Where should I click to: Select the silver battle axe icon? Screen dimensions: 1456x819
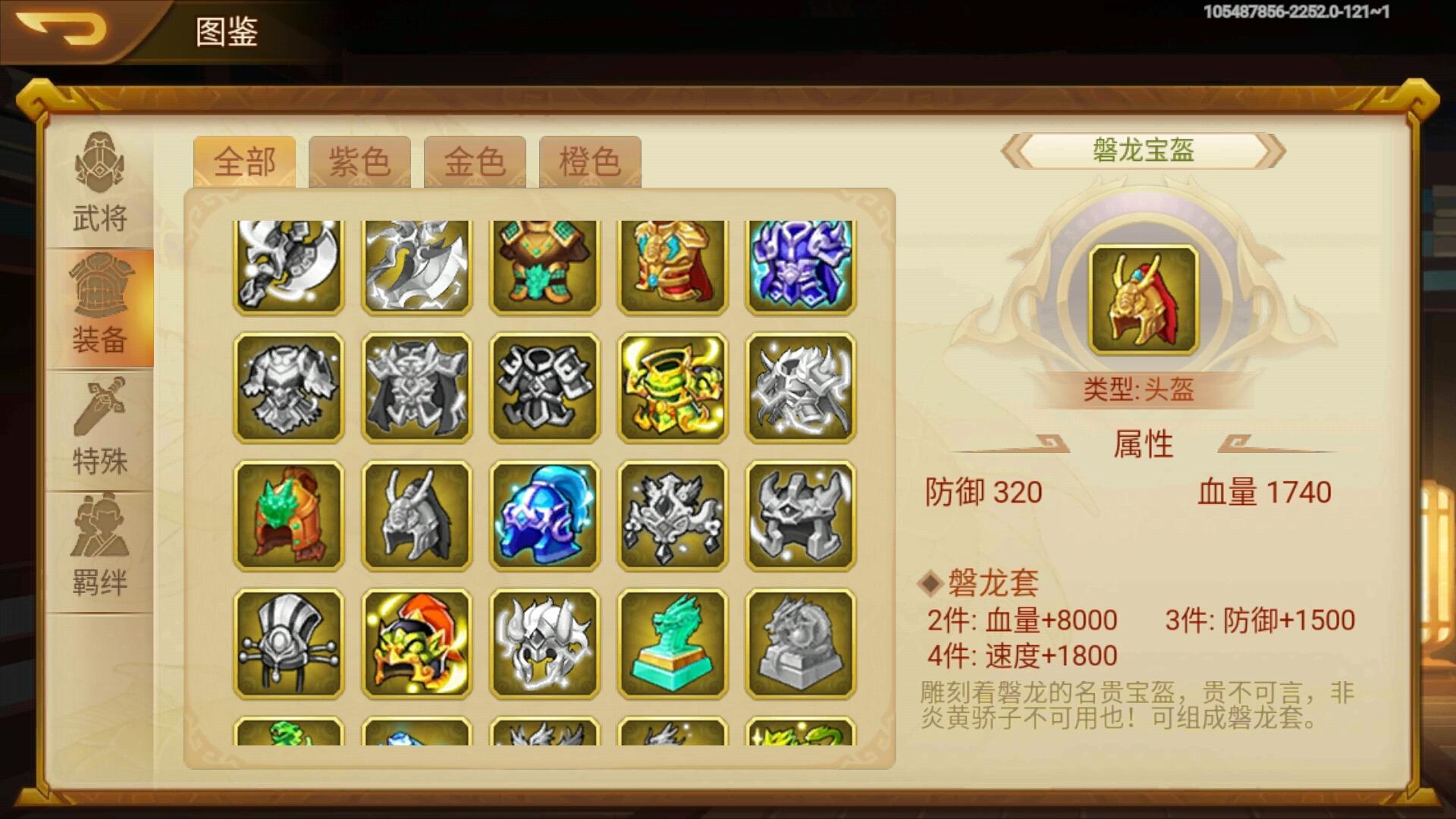point(288,262)
